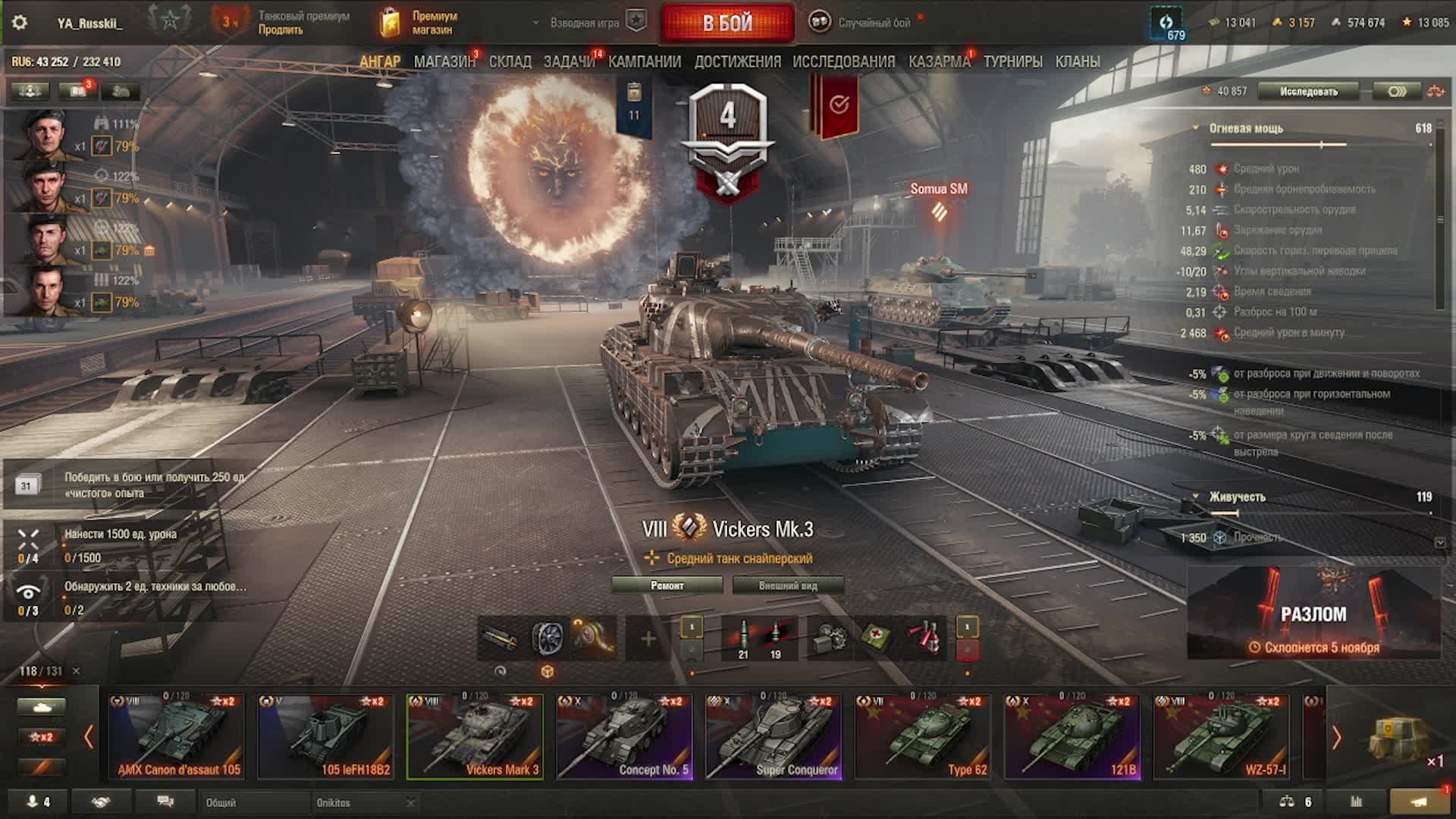Image resolution: width=1456 pixels, height=819 pixels.
Task: Switch to the СКЛАД depot tab
Action: coord(510,62)
